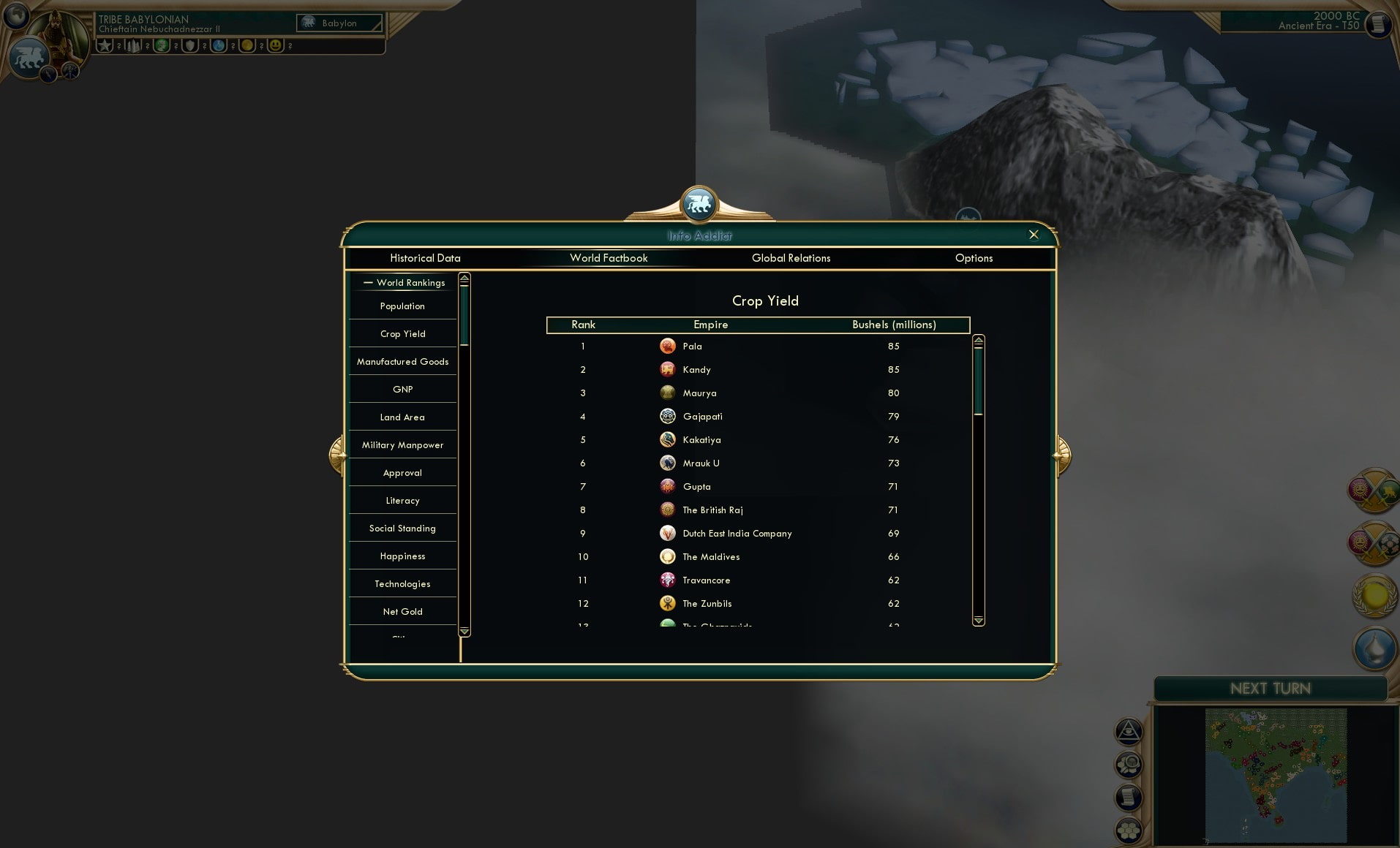Screen dimensions: 1400x848
Task: Click the gold coin indicator in top bar
Action: pyautogui.click(x=245, y=46)
